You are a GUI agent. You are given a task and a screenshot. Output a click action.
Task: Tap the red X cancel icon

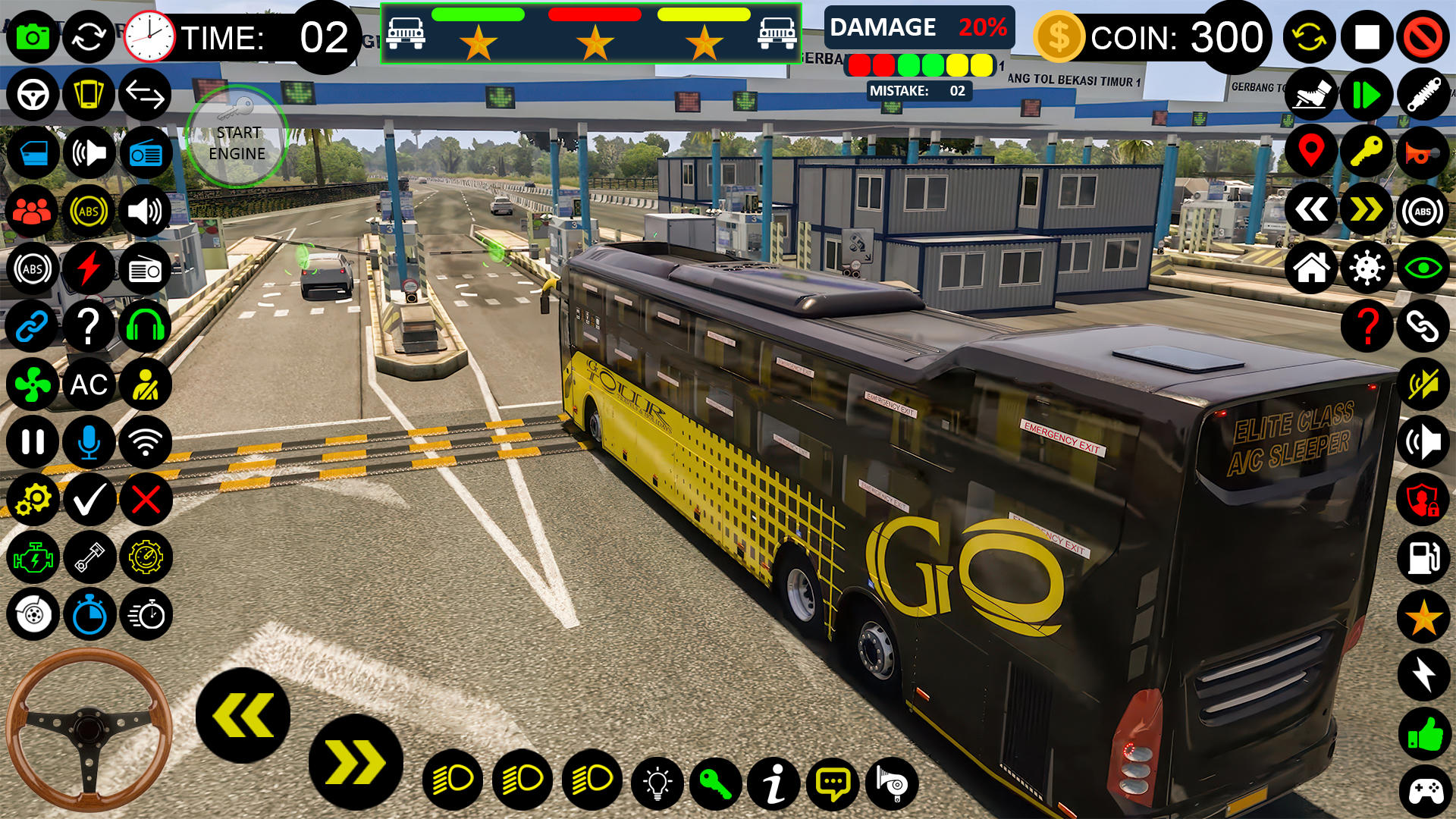click(146, 500)
